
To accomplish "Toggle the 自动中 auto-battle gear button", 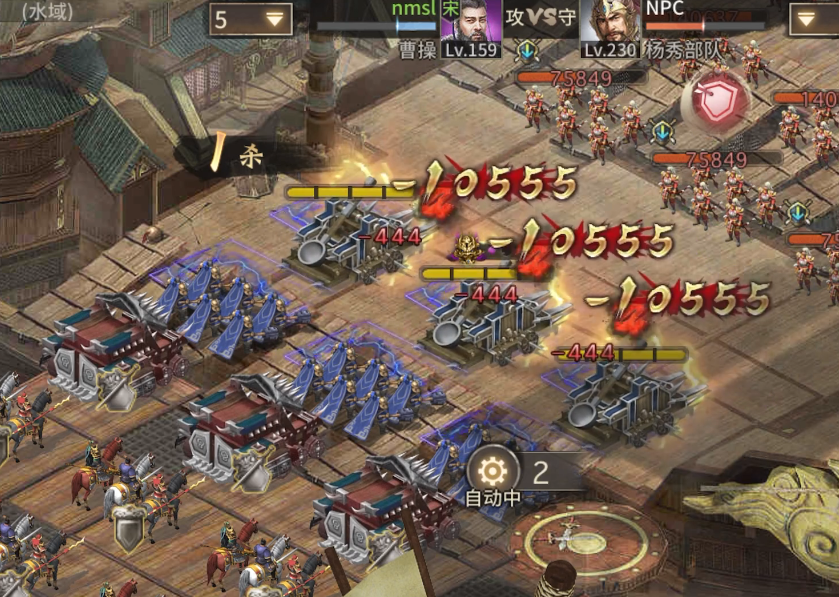I will click(493, 471).
